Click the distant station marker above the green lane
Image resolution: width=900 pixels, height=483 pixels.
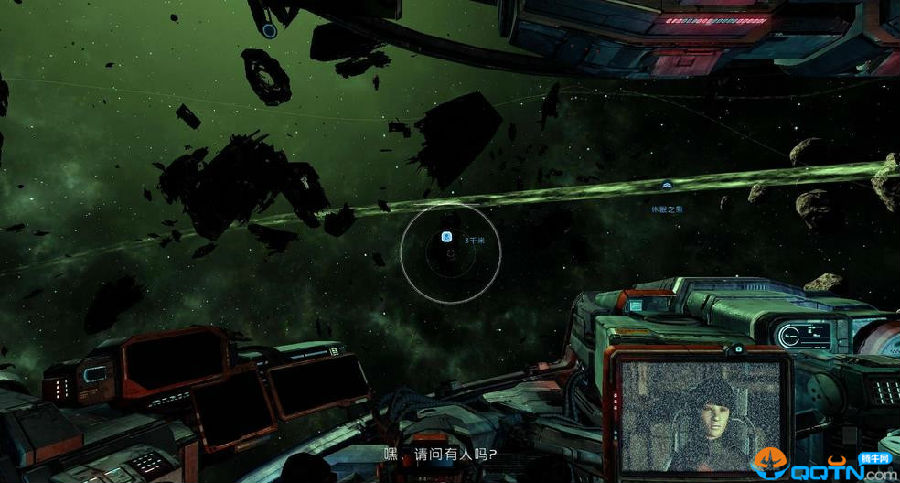(x=666, y=185)
